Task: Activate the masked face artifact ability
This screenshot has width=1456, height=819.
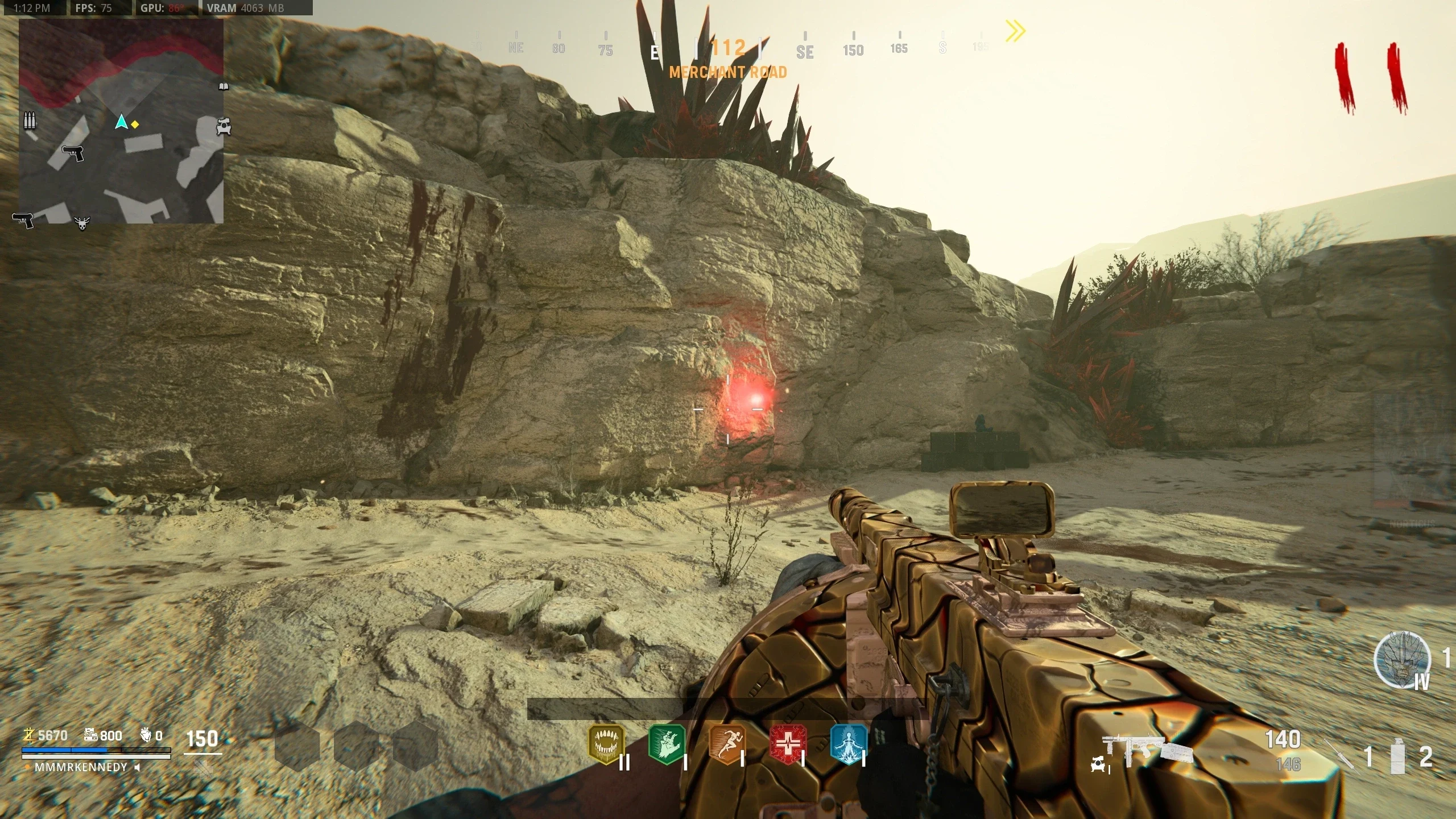Action: tap(1402, 660)
